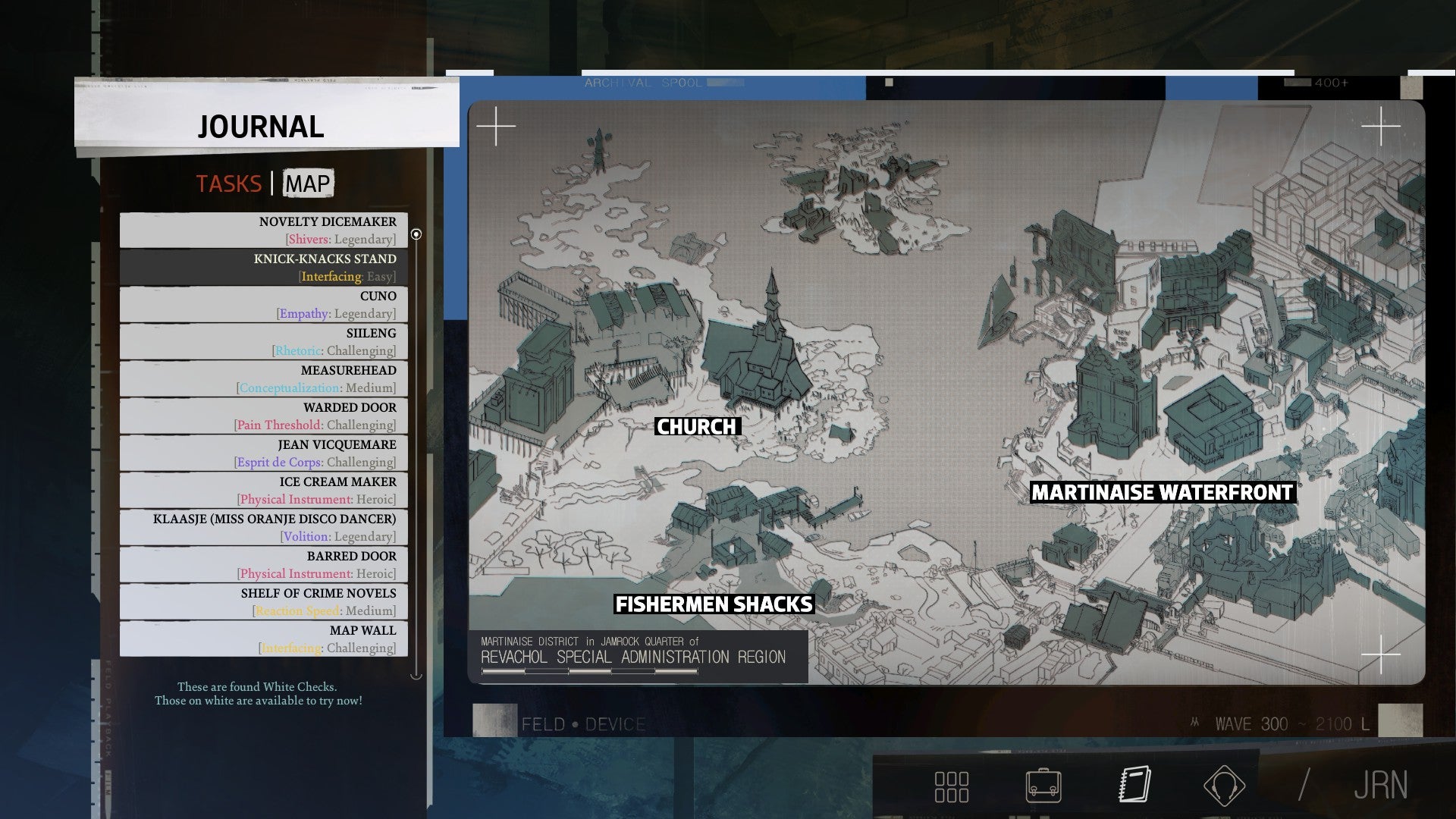Select the MARTINAISE WATERFRONT map label

[1163, 492]
